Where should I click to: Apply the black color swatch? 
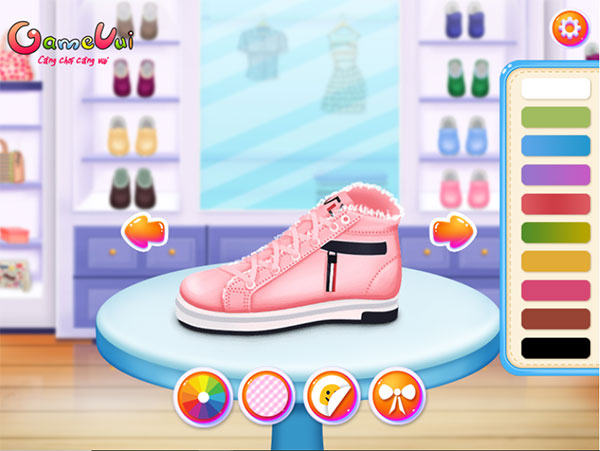click(x=556, y=349)
